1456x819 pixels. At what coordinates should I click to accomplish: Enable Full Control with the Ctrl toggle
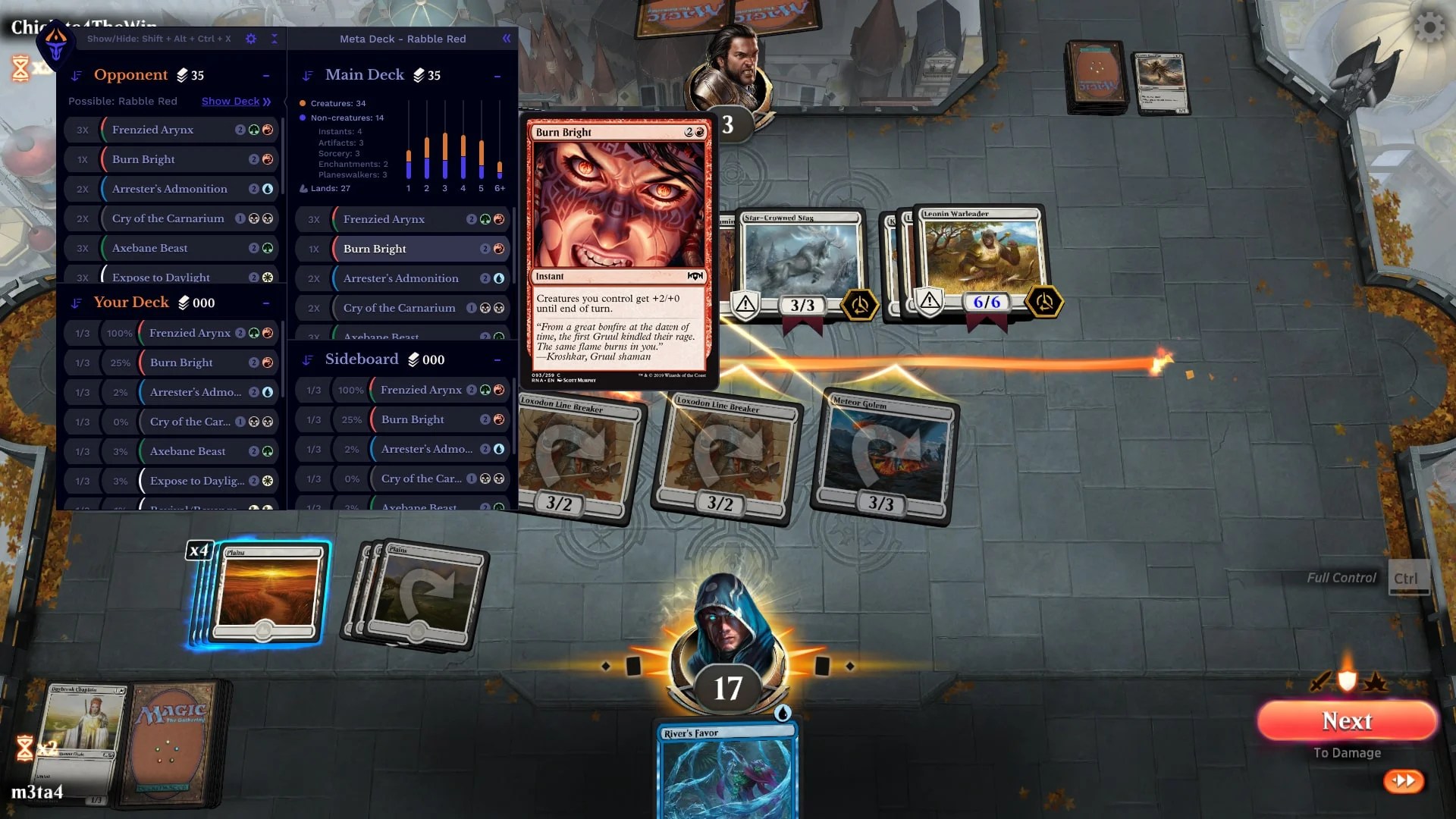point(1408,577)
